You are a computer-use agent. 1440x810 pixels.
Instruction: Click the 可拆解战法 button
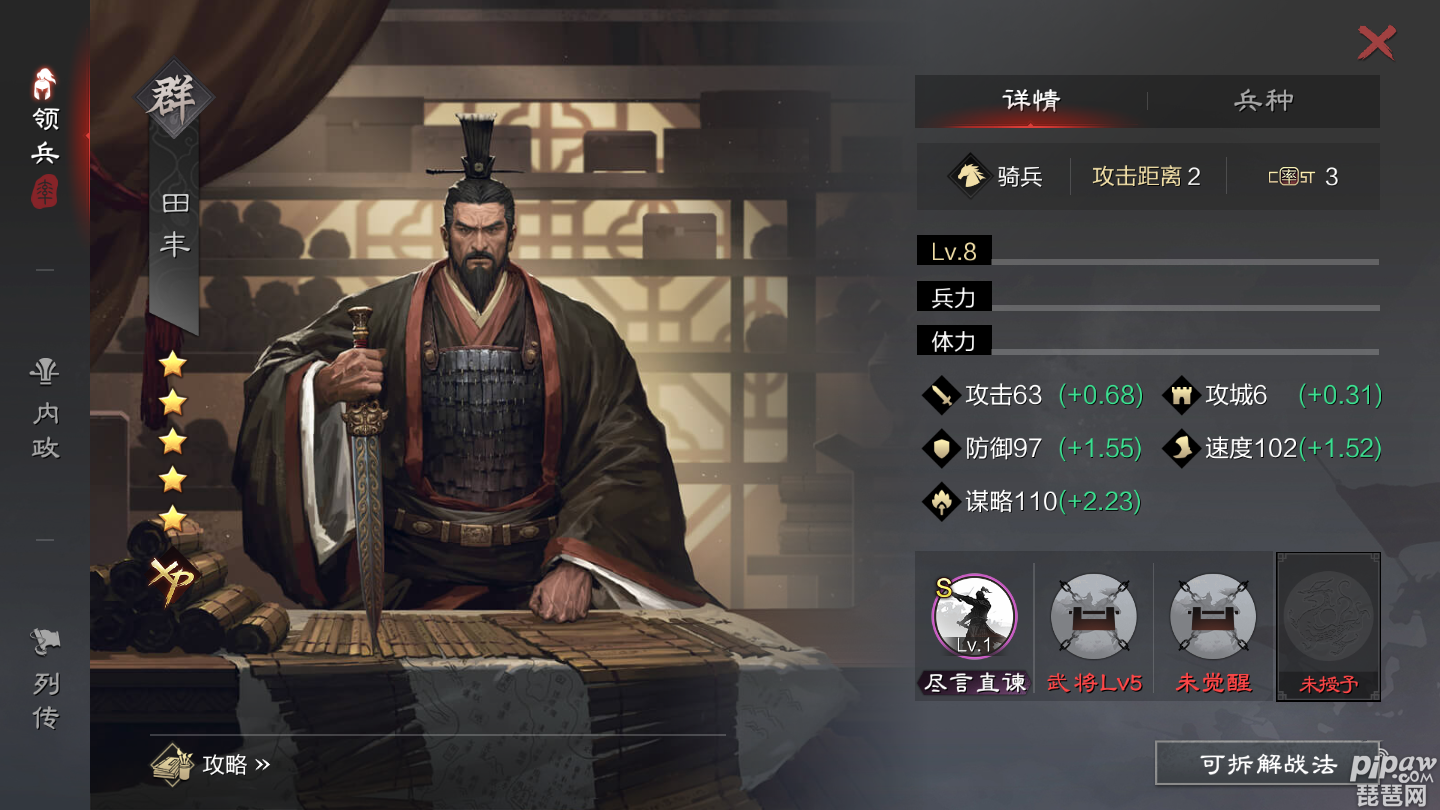[1268, 765]
